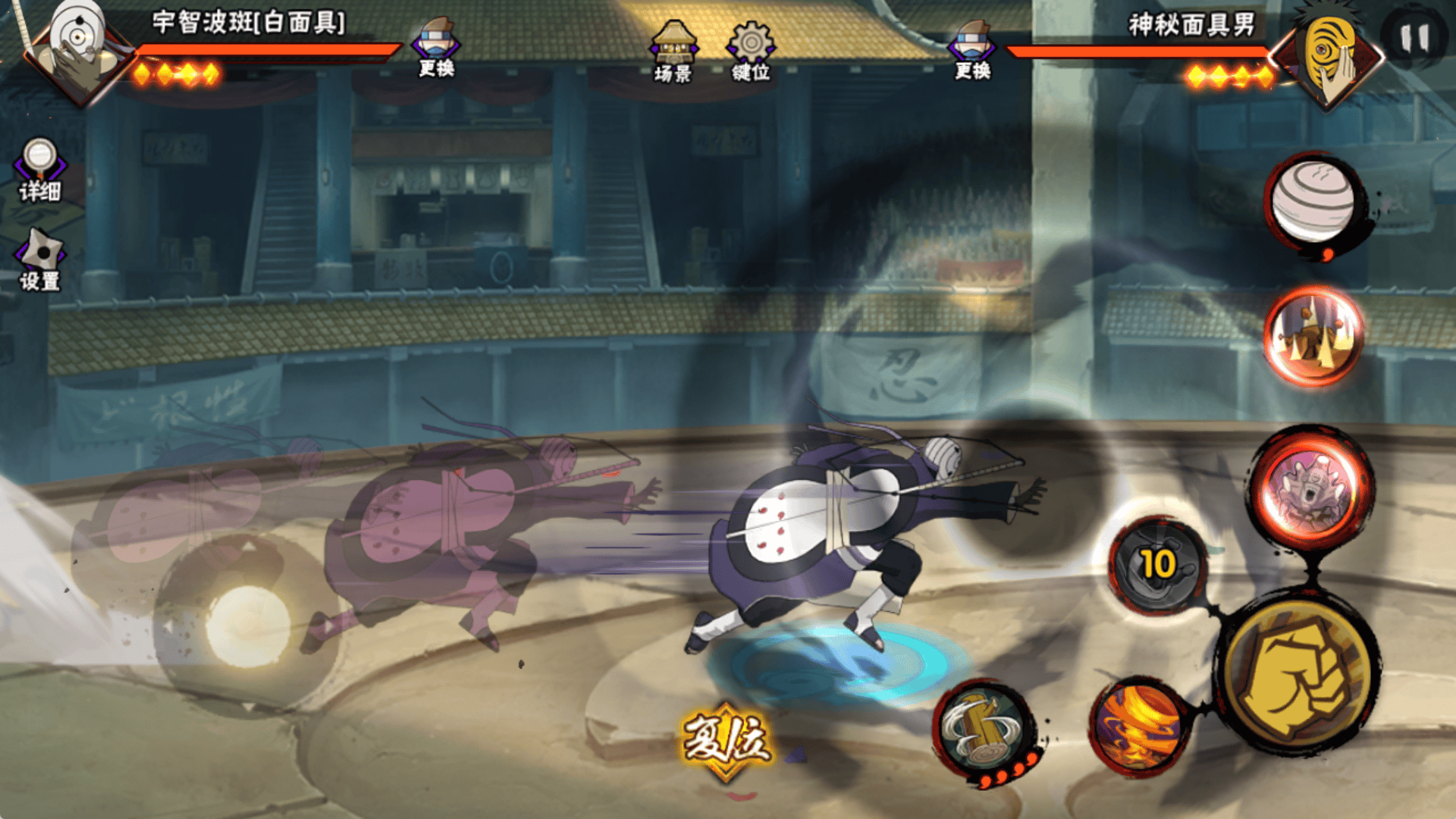Tap the orange spiral mask opponent portrait
Screen dimensions: 1456x819
(1327, 53)
